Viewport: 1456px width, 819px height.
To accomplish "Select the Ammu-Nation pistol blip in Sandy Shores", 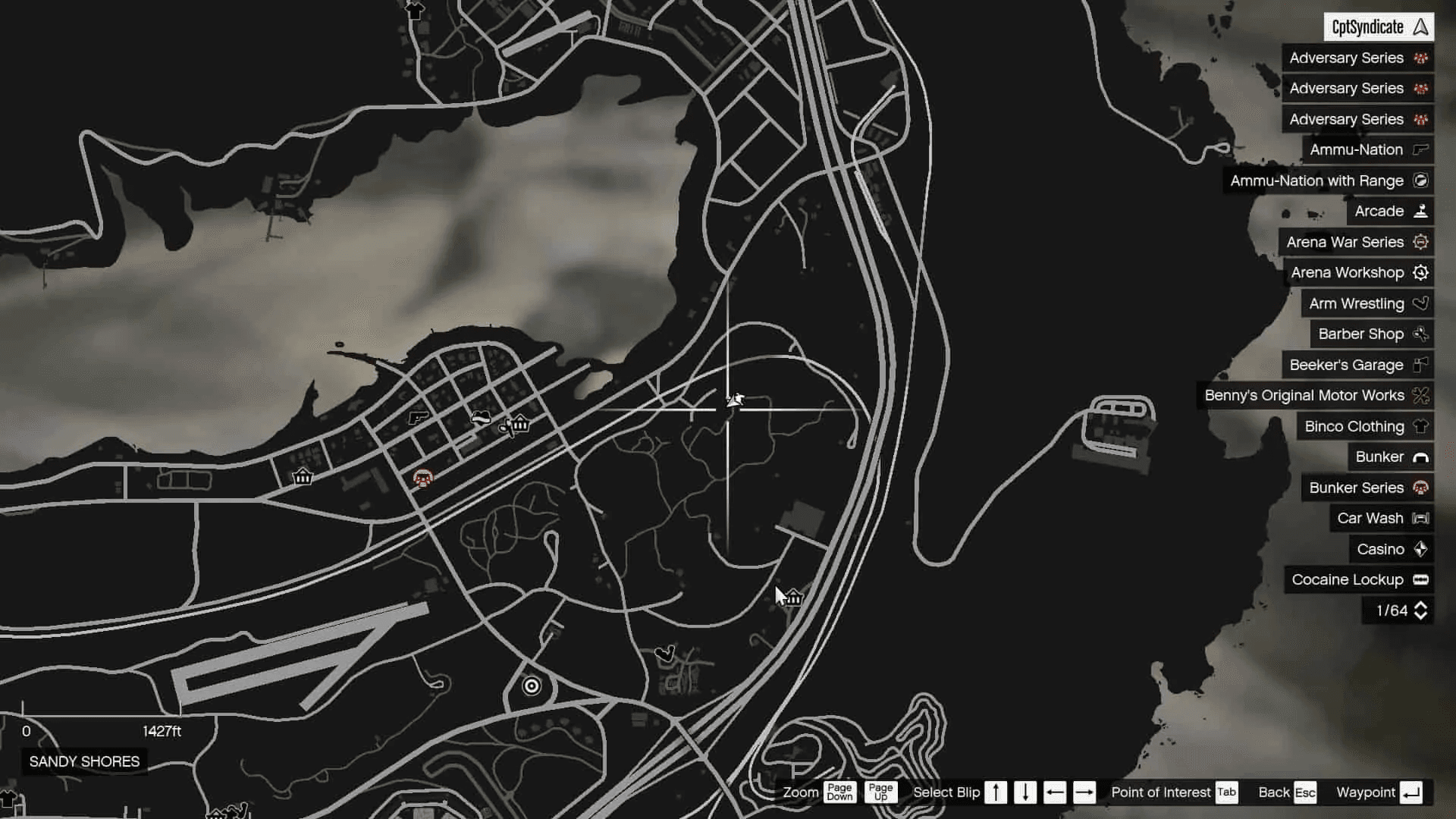I will tap(417, 417).
